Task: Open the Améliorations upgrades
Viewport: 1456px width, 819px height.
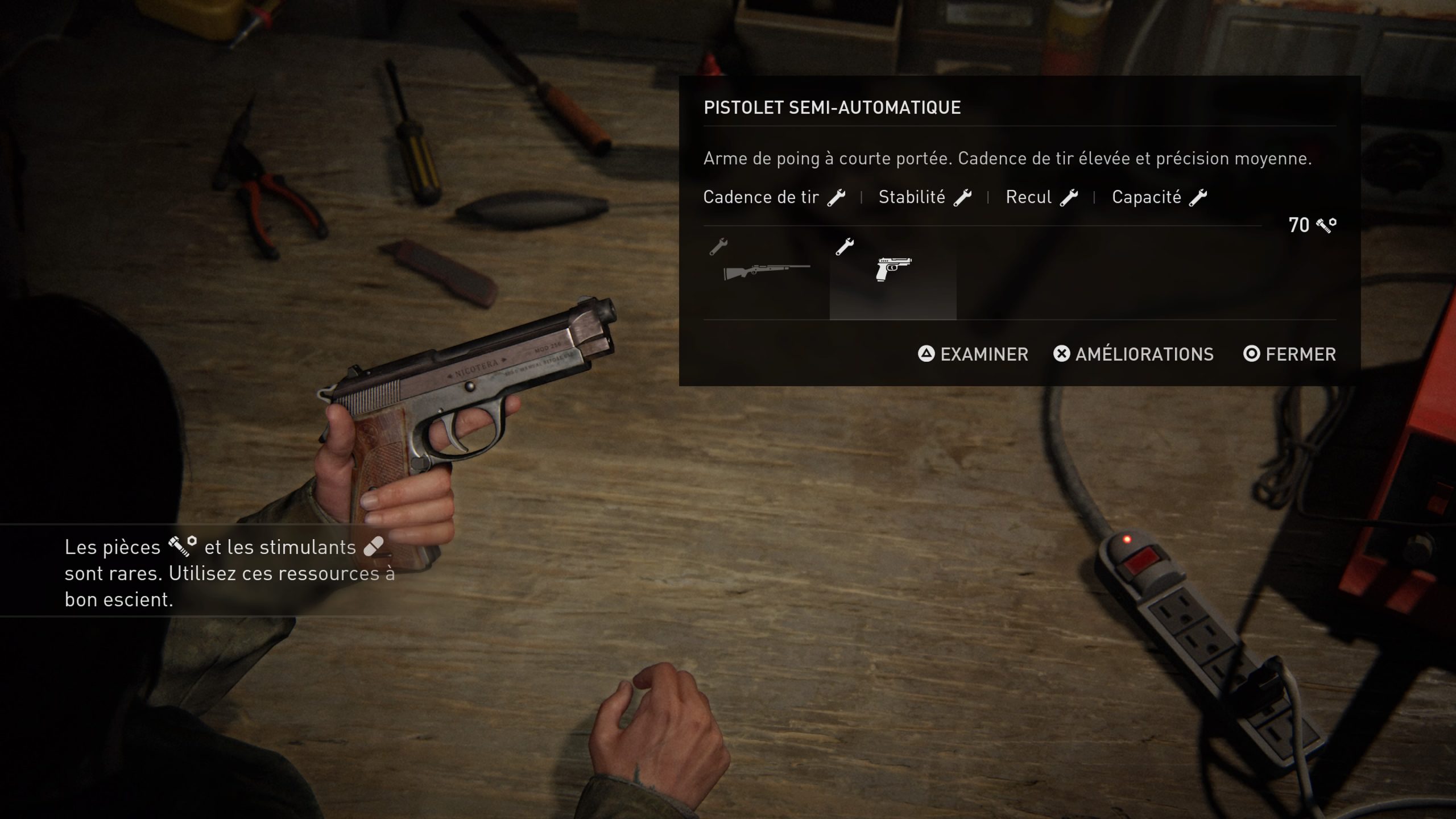Action: click(1134, 354)
